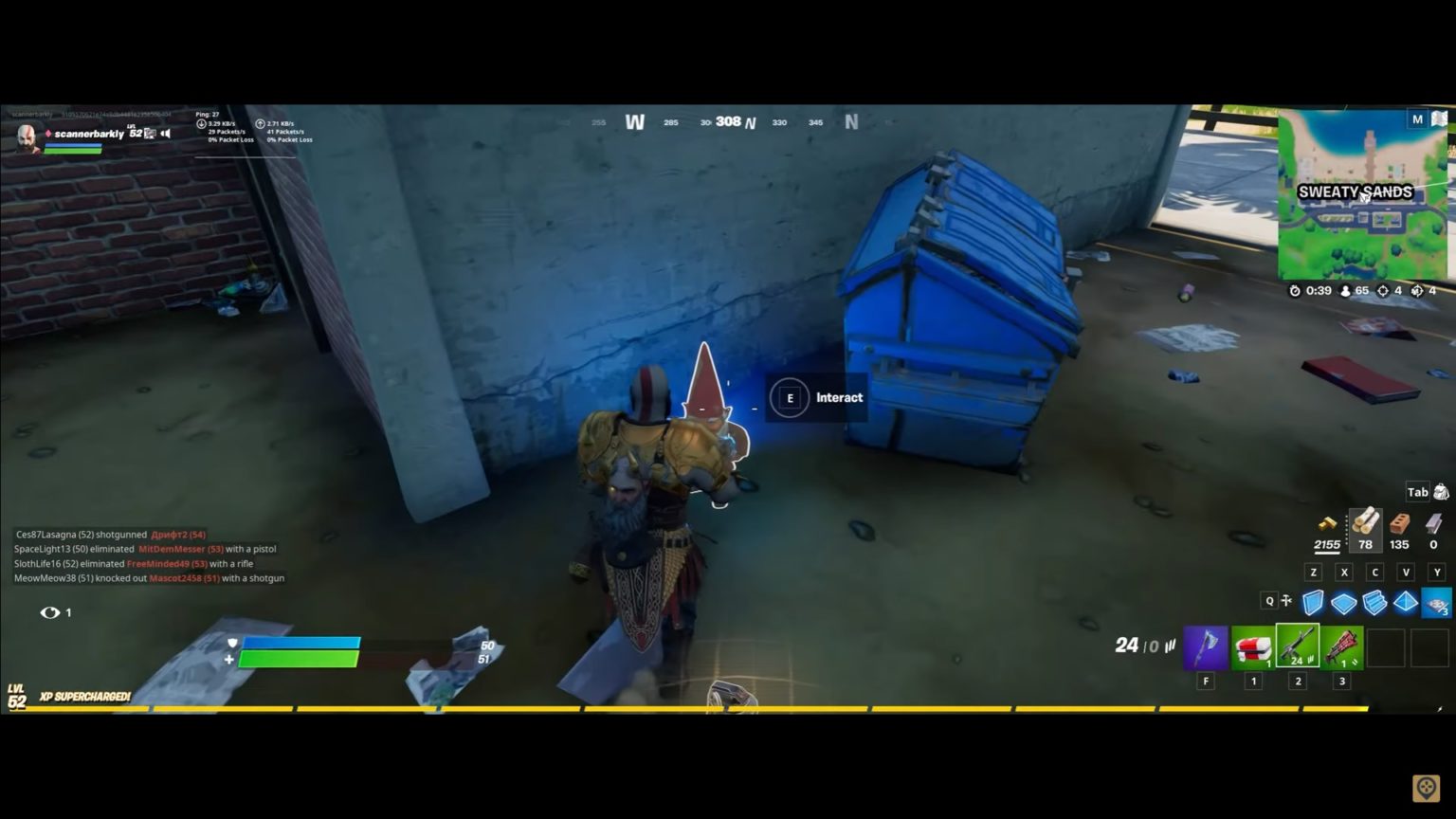
Task: Select the pyramid roof build piece icon
Action: [1404, 601]
